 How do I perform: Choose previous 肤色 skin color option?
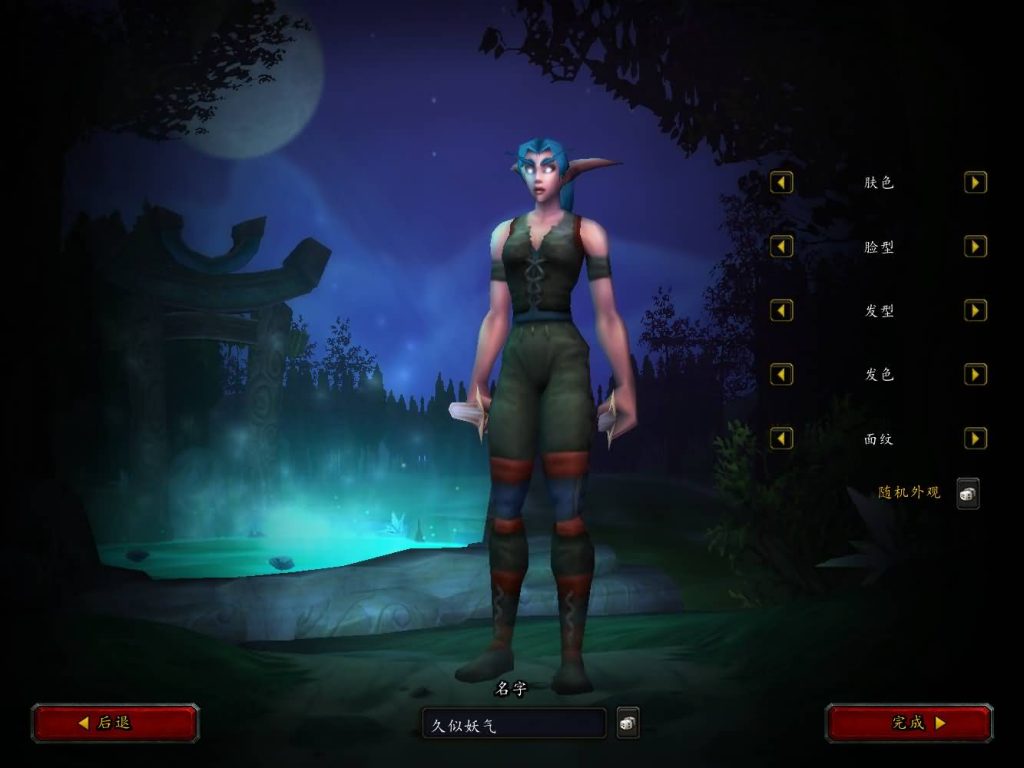pos(782,183)
